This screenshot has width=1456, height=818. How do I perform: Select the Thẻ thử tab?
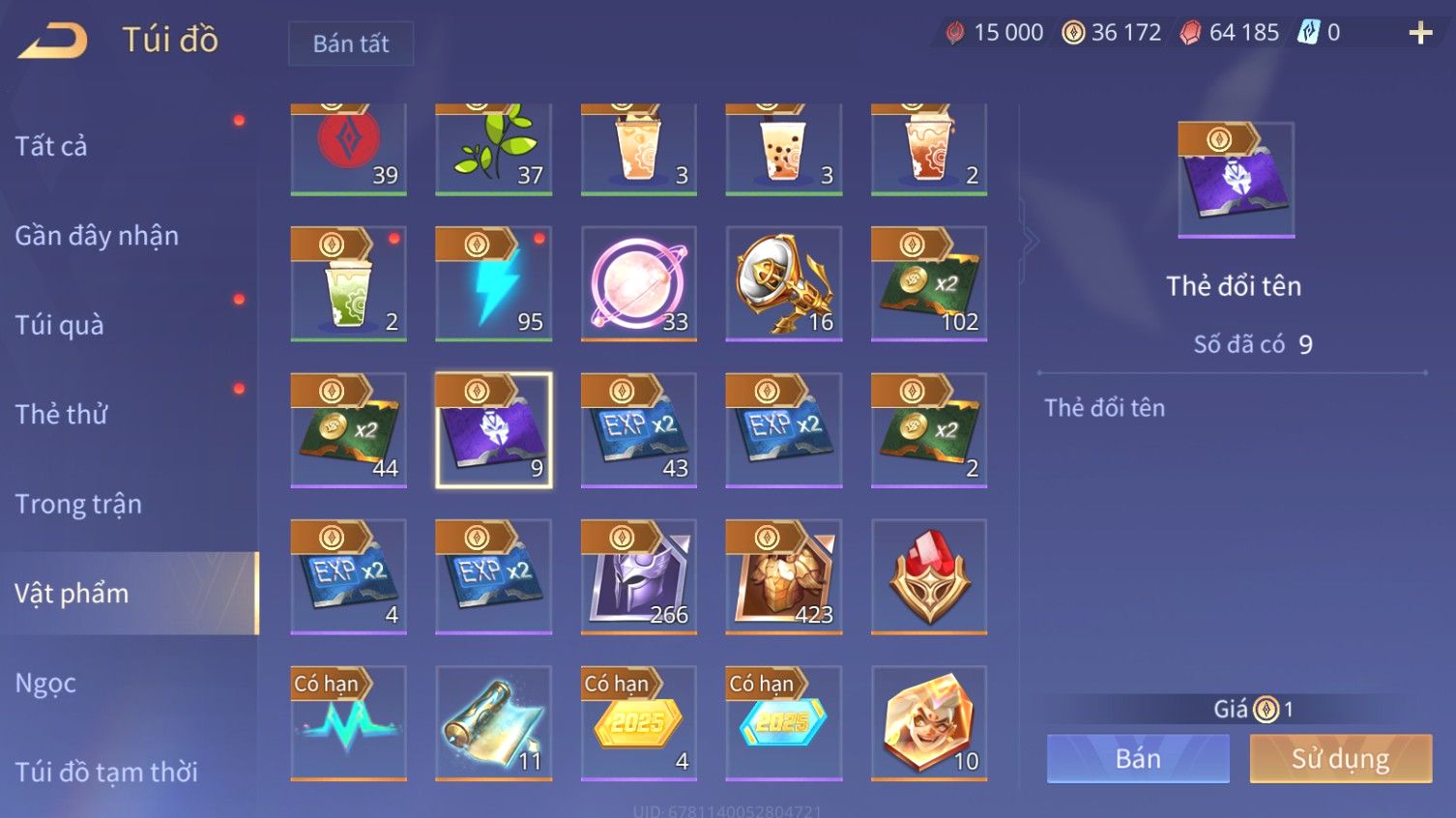[x=61, y=414]
